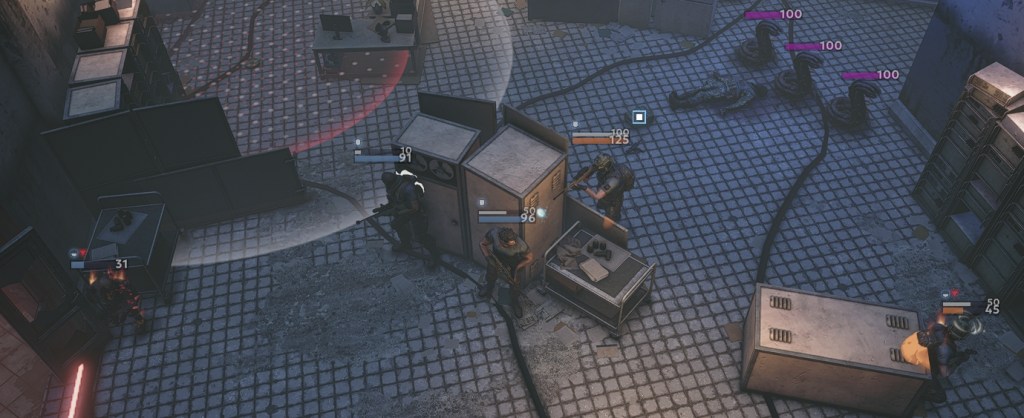Screen dimensions: 1024x418
Task: Click the white square loot marker icon
Action: tap(639, 117)
